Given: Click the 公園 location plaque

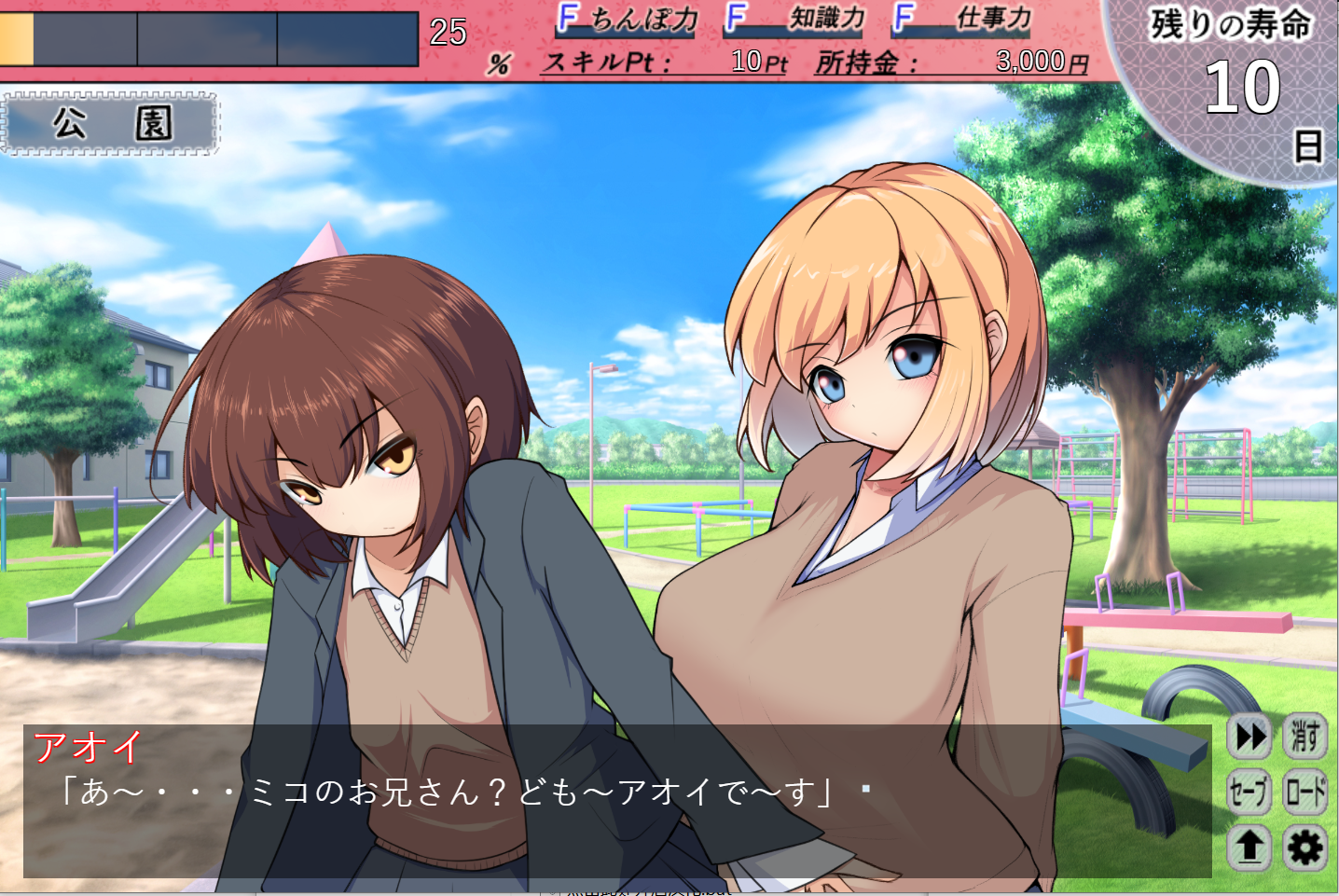Looking at the screenshot, I should pos(112,123).
